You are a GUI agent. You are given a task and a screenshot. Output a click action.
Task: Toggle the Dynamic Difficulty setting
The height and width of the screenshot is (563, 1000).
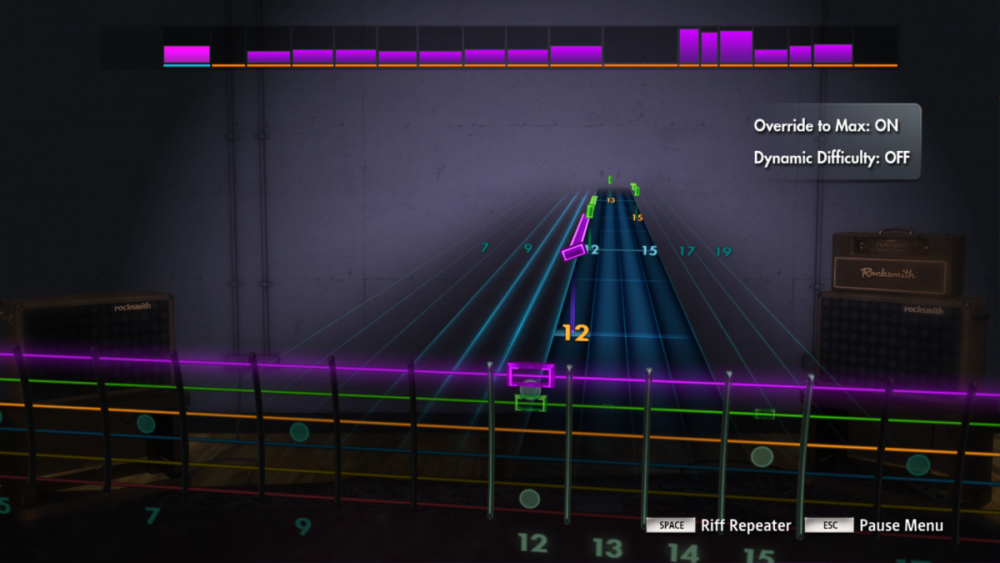[831, 158]
